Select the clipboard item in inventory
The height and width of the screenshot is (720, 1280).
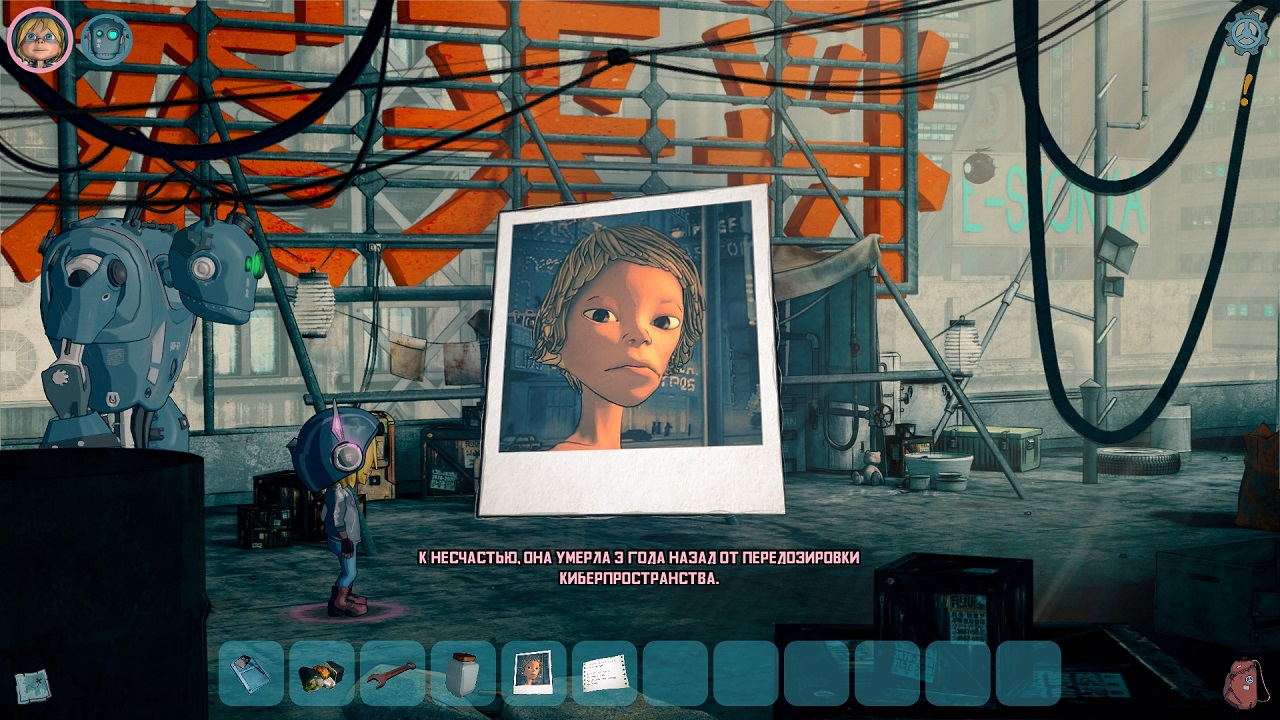tap(250, 673)
